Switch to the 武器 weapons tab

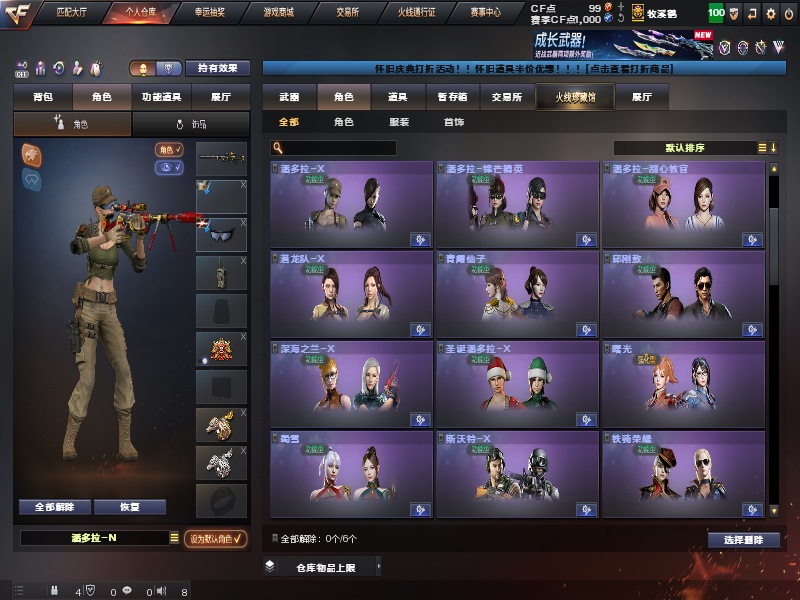click(x=289, y=97)
